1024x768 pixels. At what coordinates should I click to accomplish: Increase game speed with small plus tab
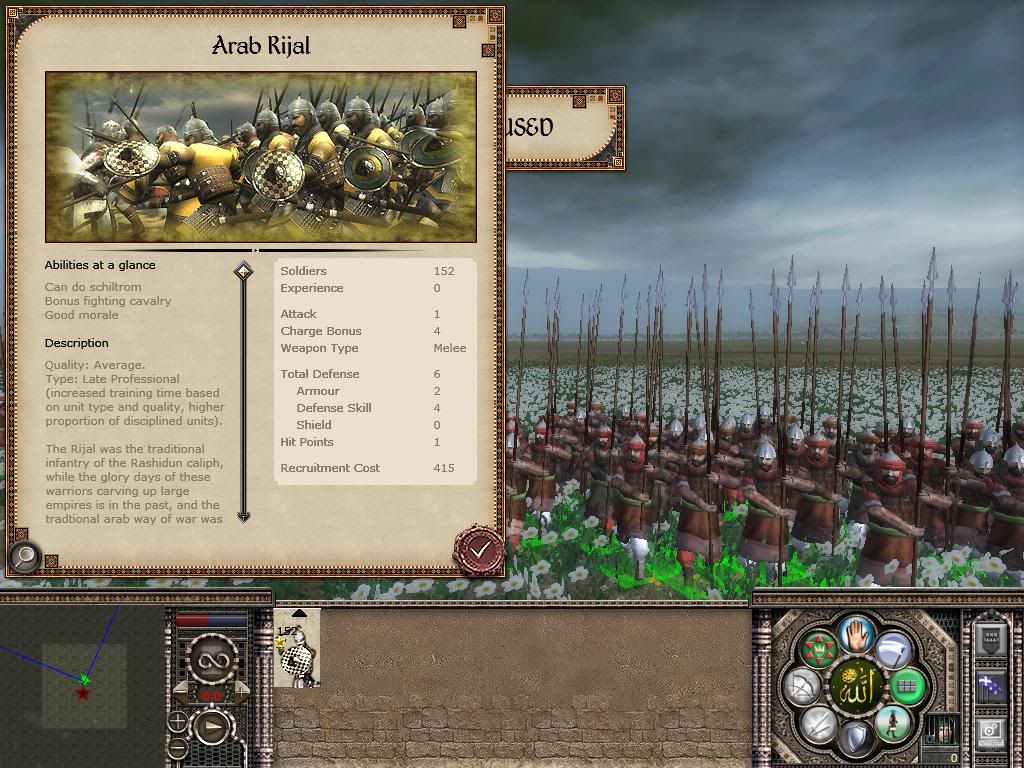pyautogui.click(x=242, y=692)
